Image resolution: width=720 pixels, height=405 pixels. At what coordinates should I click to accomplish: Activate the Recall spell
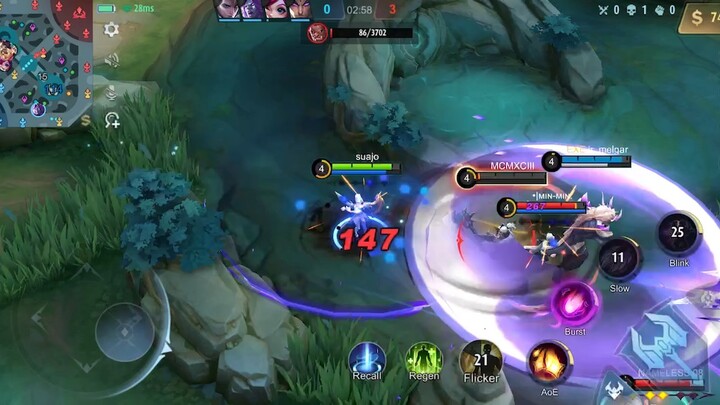pyautogui.click(x=367, y=361)
